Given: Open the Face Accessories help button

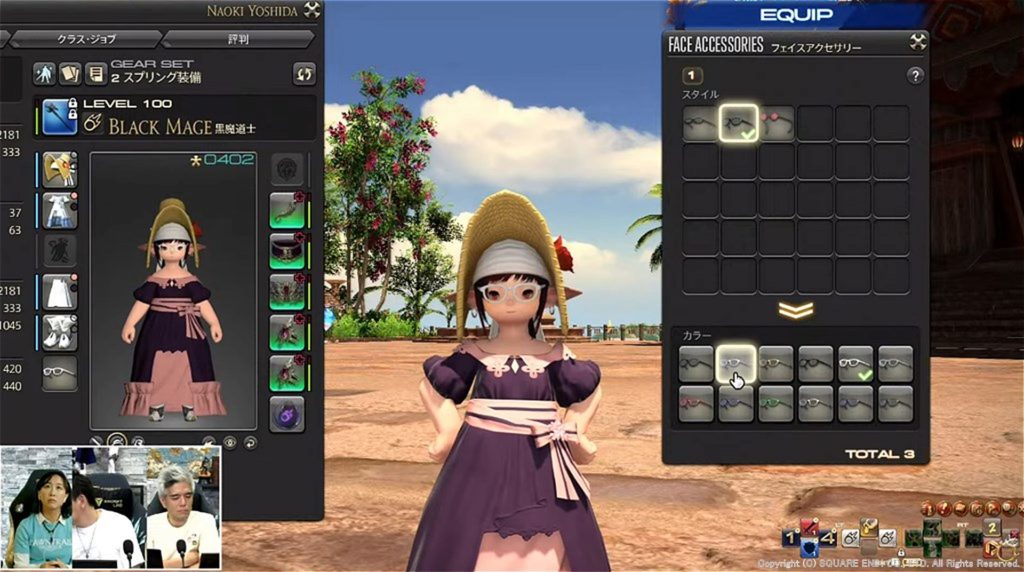Looking at the screenshot, I should [914, 76].
